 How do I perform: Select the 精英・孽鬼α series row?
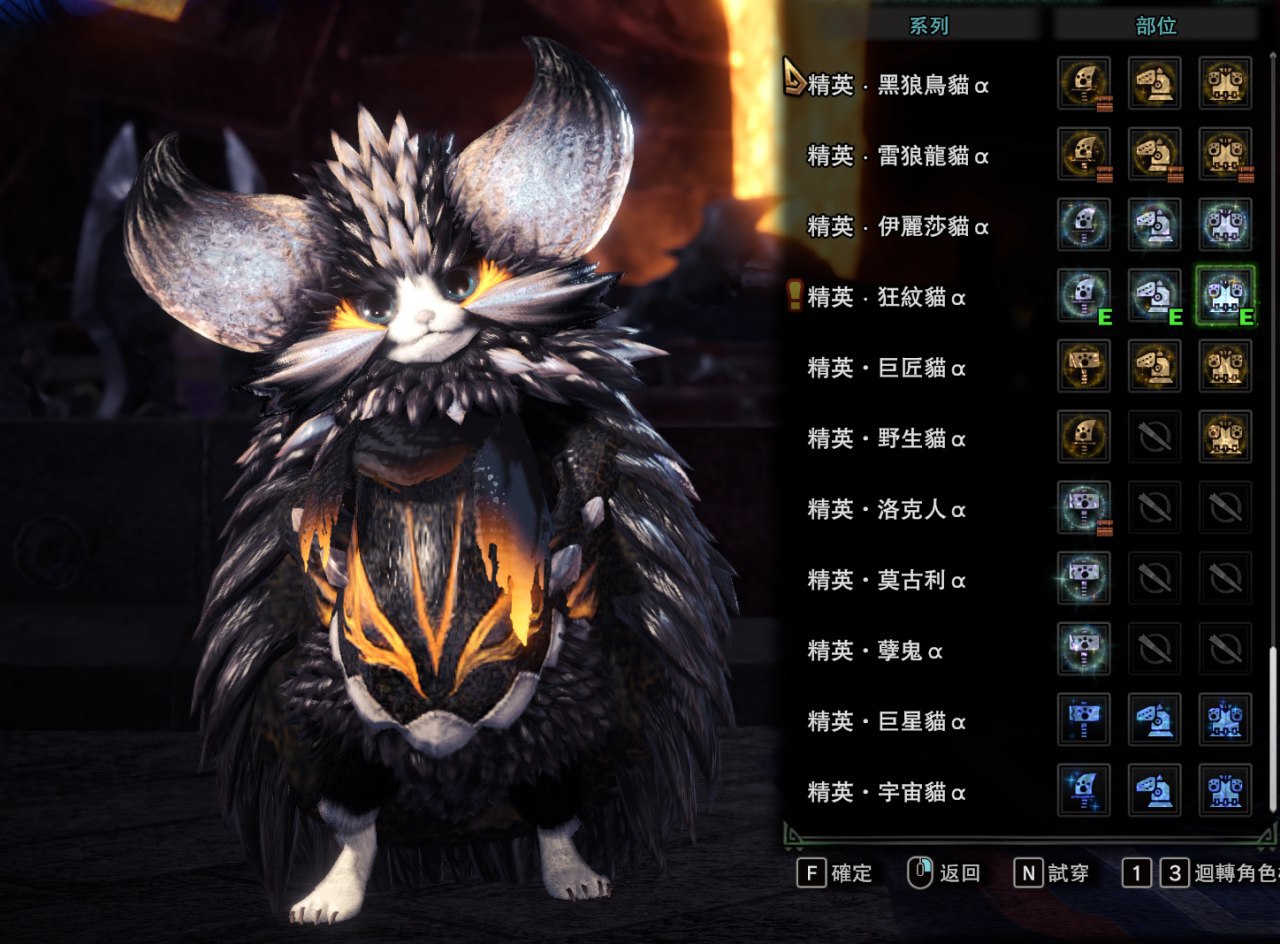tap(876, 651)
